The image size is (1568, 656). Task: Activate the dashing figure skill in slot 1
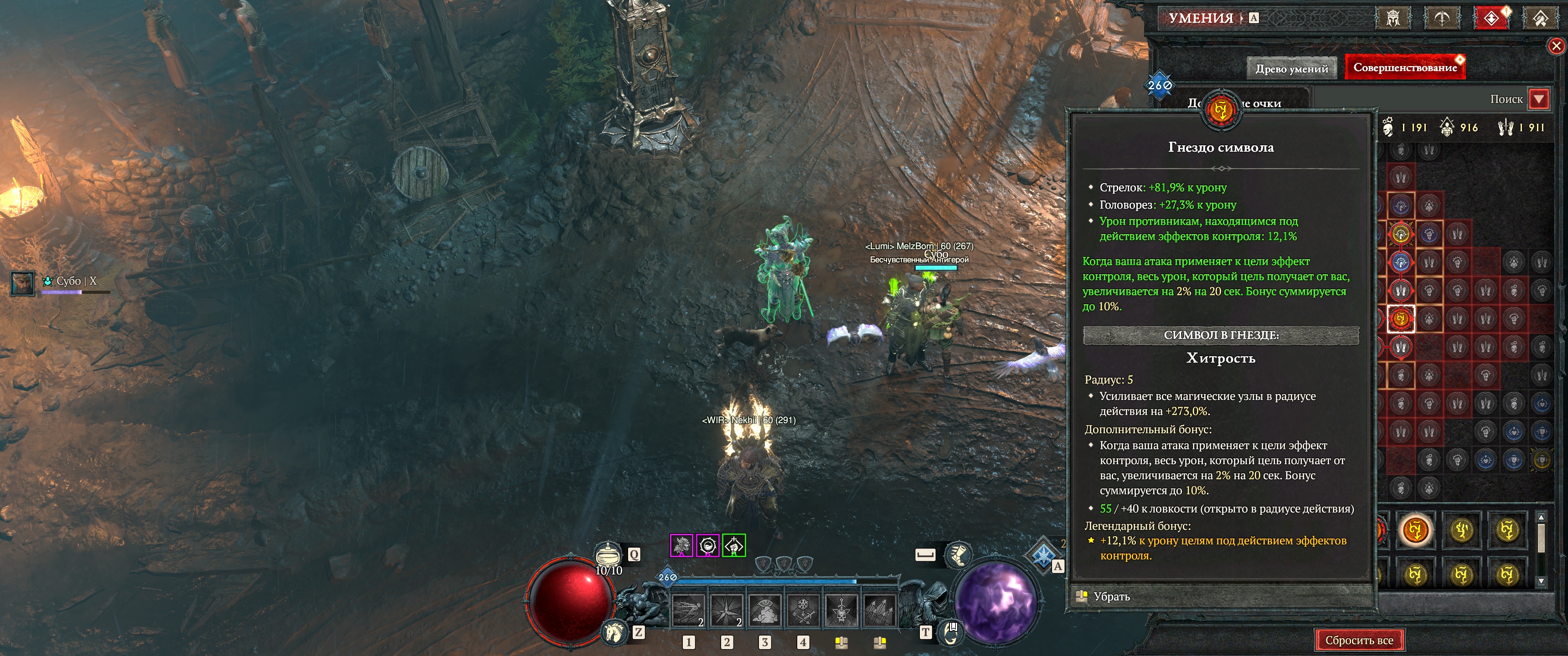[688, 610]
